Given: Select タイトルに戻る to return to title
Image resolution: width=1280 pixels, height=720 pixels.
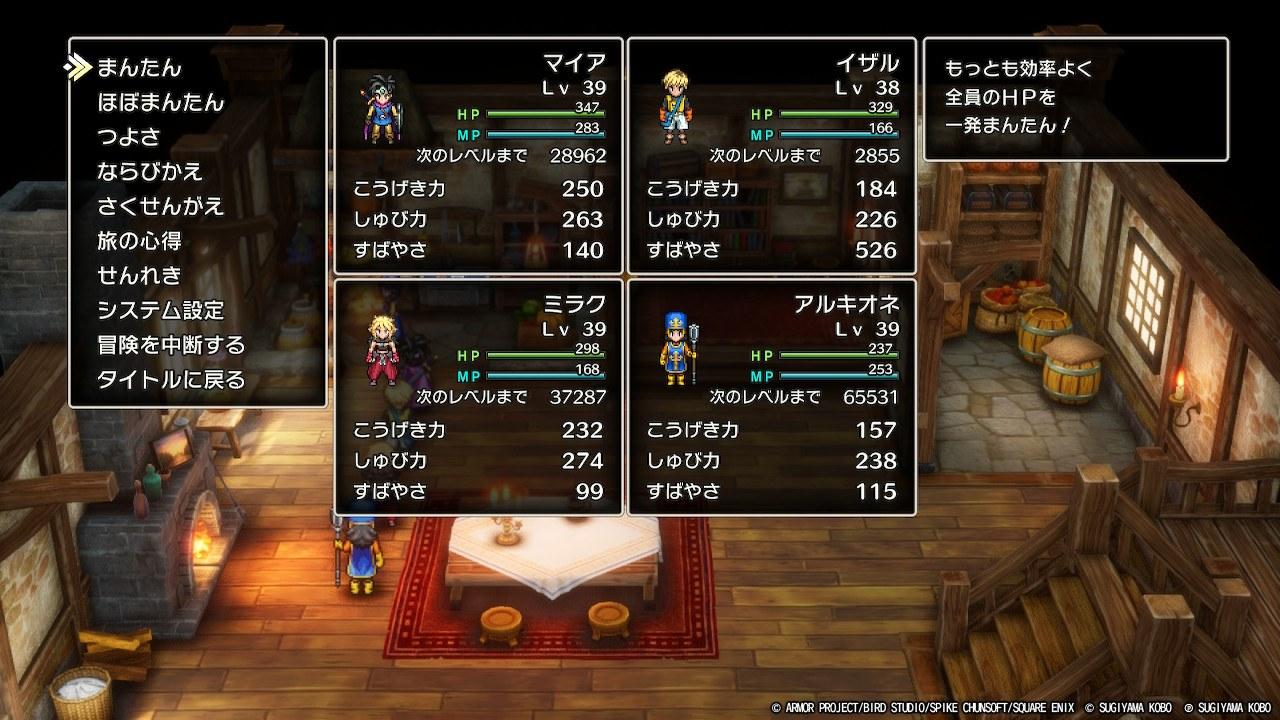Looking at the screenshot, I should click(171, 380).
